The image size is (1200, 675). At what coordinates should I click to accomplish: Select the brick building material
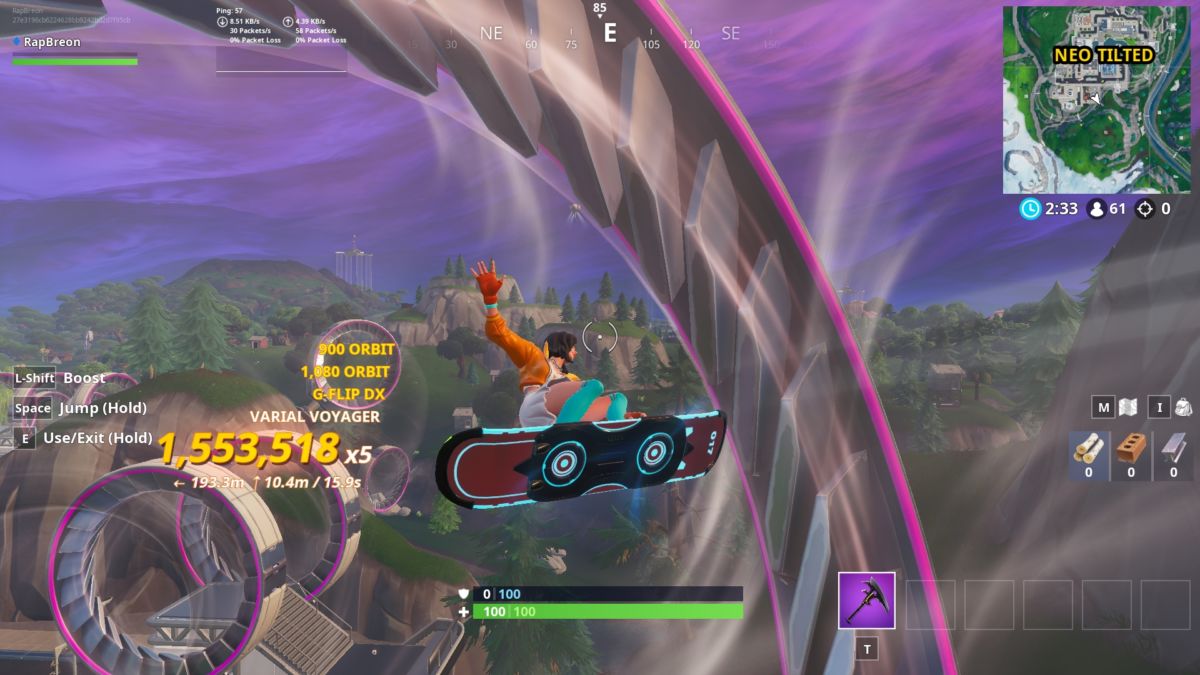[x=1131, y=449]
